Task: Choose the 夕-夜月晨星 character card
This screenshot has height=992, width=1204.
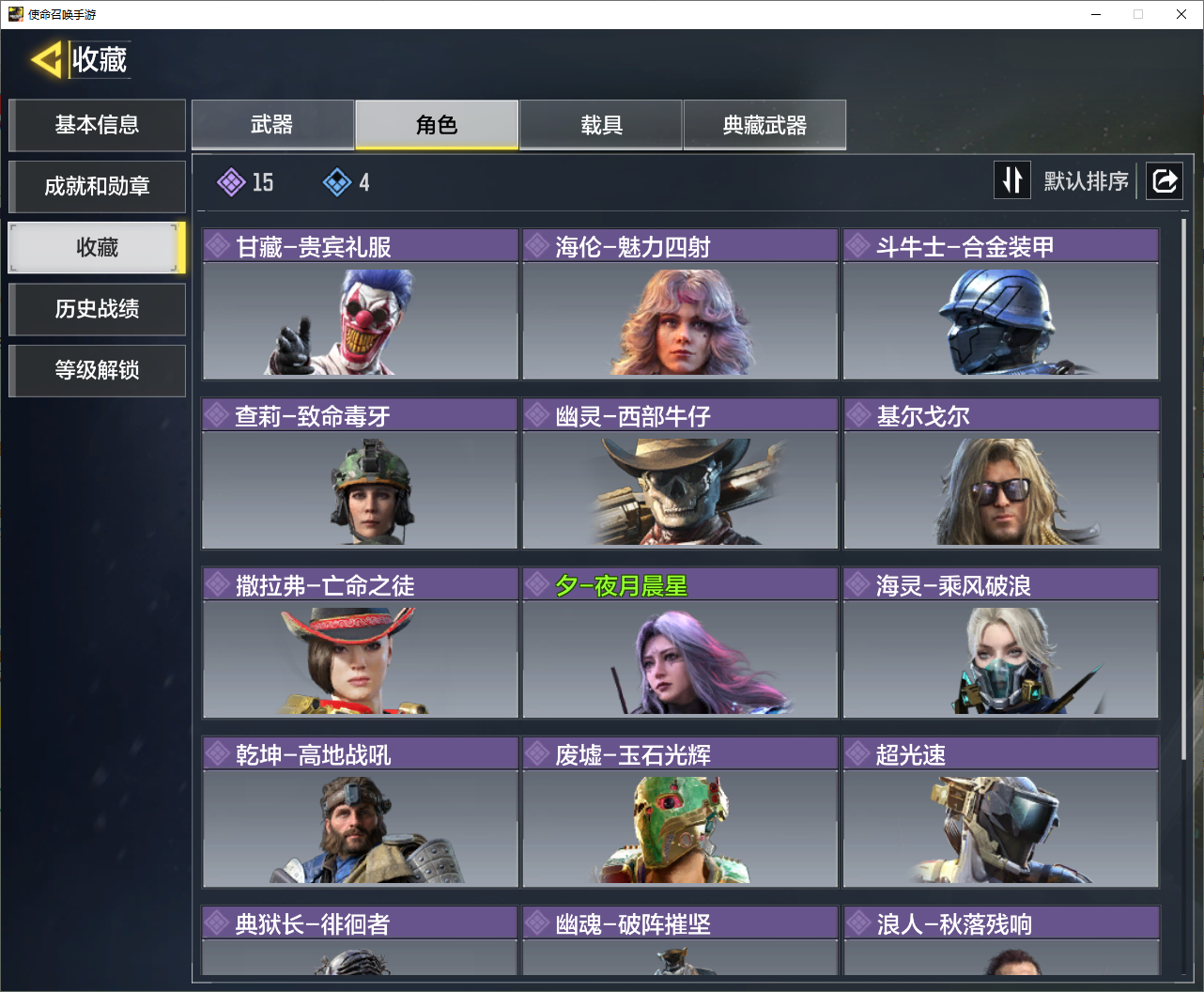Action: pos(680,643)
